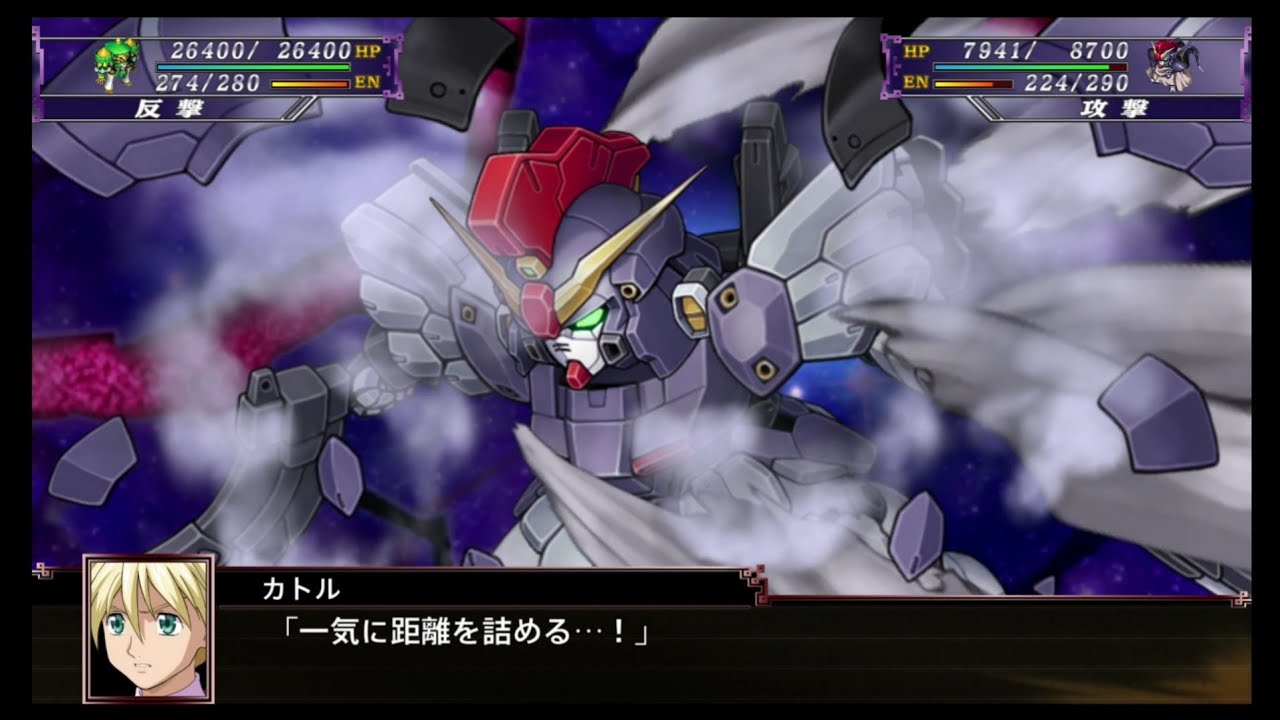Click the enemy unit sprite icon

(x=1172, y=63)
